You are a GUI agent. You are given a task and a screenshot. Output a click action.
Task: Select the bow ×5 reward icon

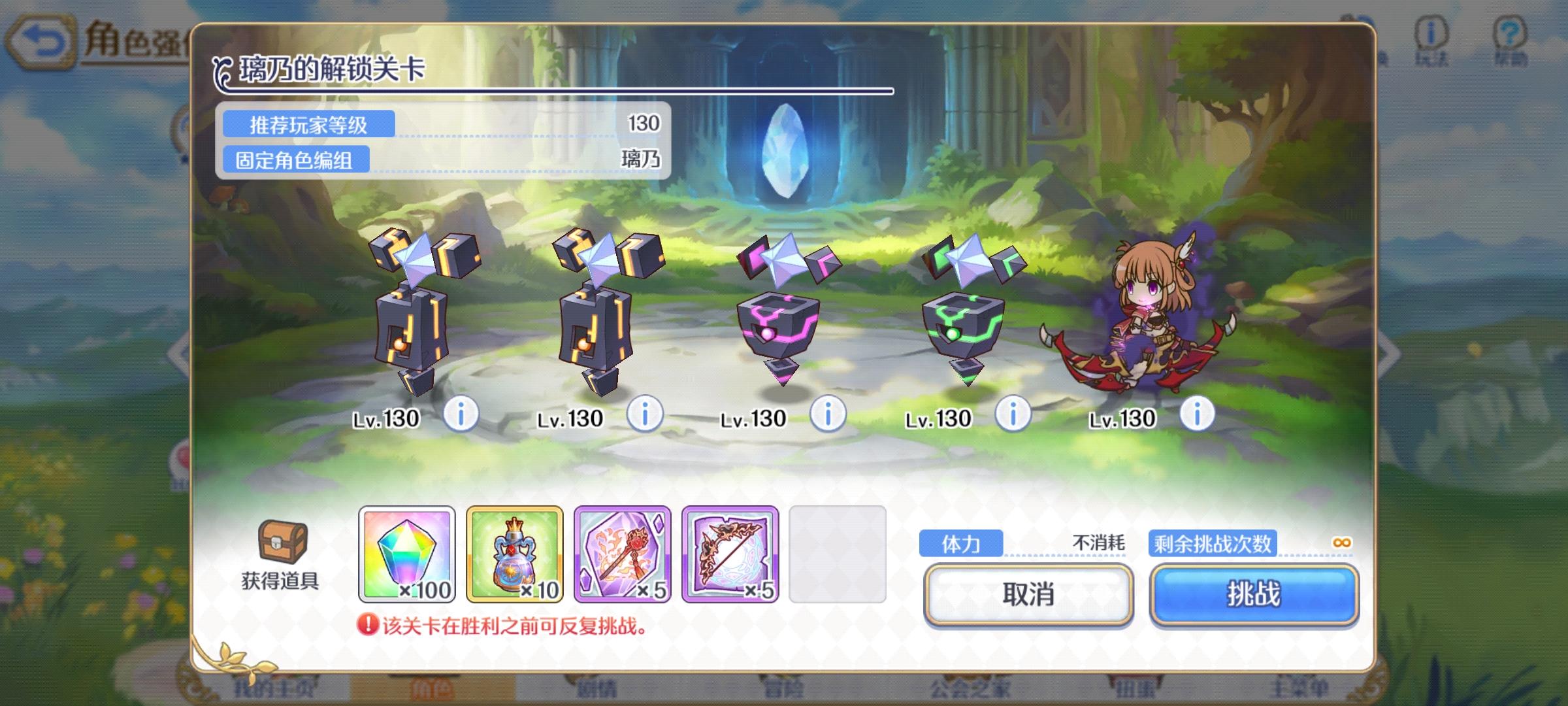click(730, 556)
